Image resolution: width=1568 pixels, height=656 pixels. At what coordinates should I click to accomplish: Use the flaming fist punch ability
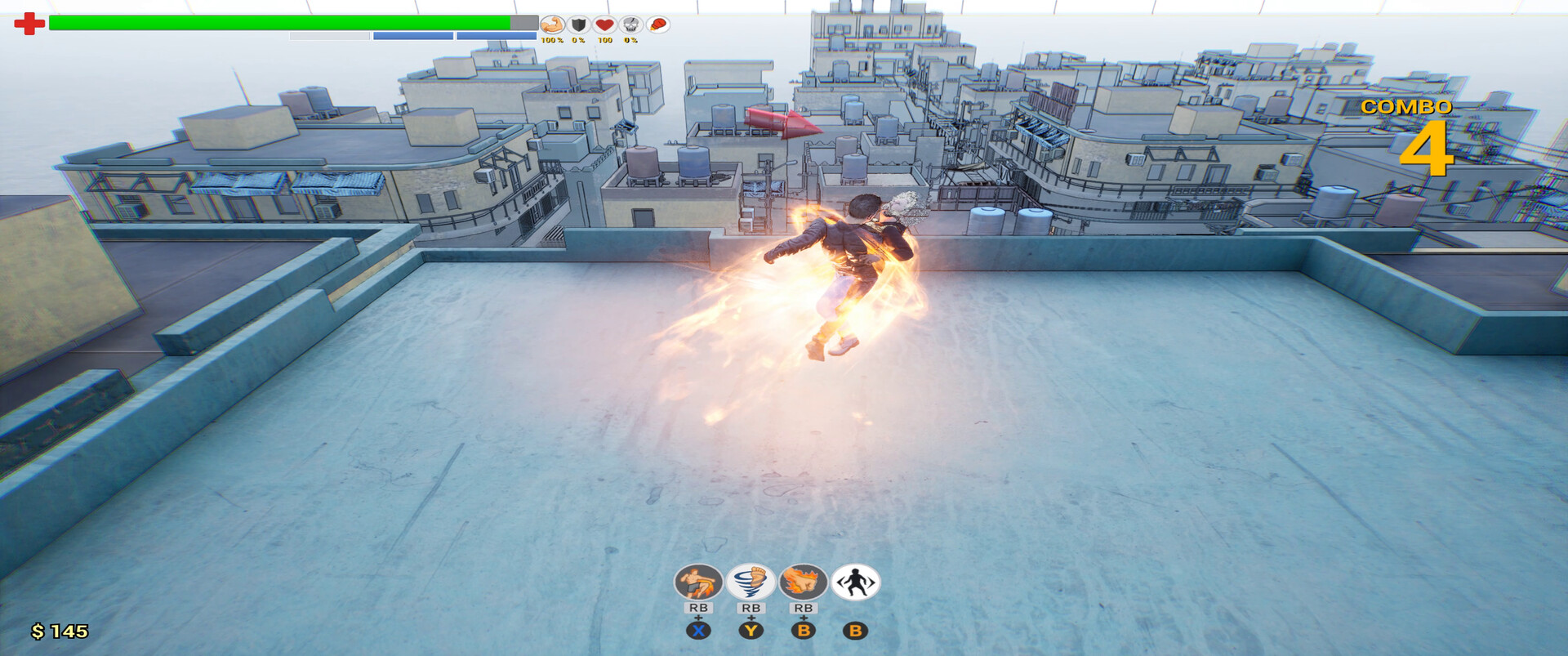(803, 582)
